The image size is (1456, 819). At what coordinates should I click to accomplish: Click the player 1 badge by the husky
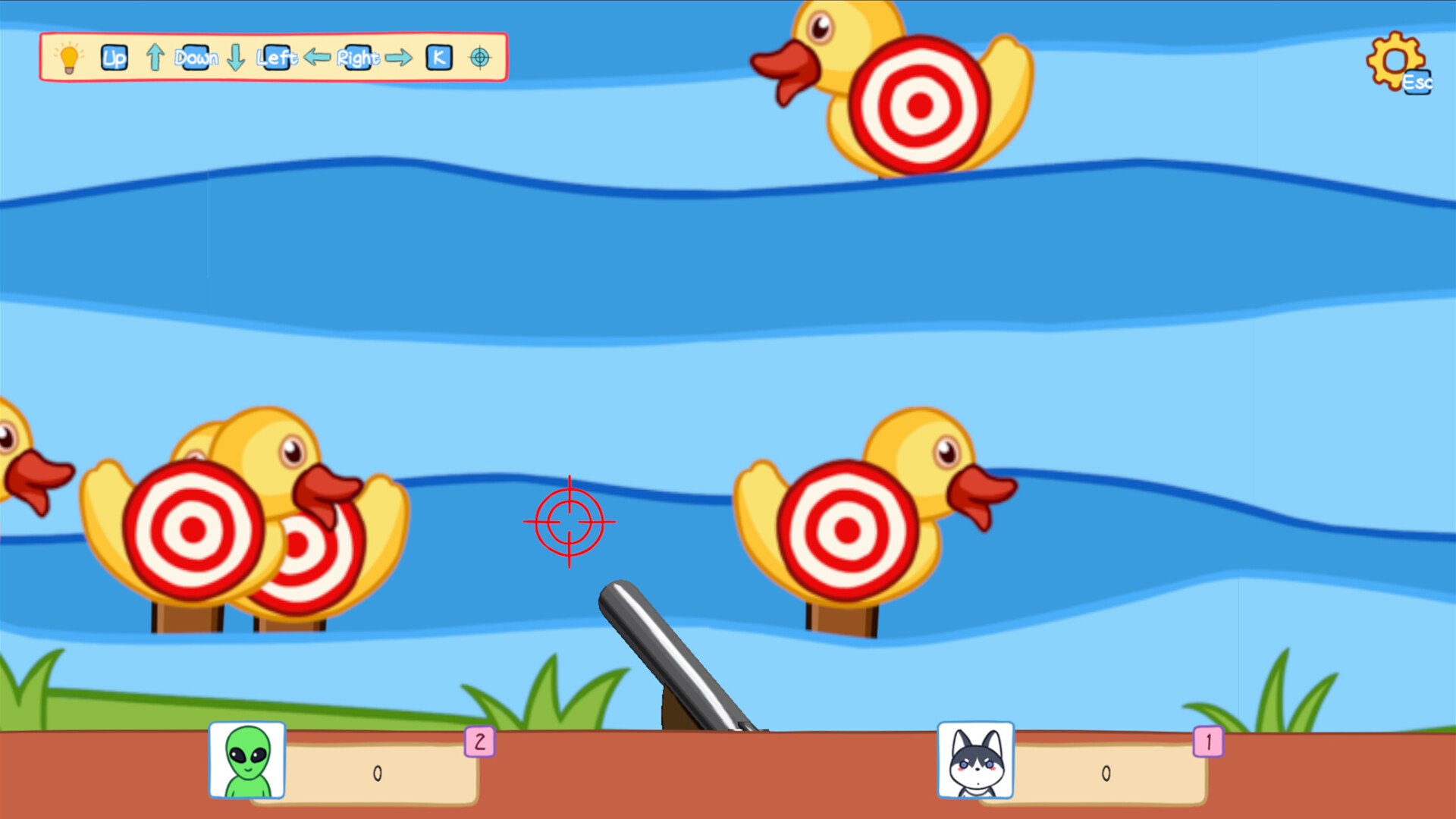pos(1209,743)
